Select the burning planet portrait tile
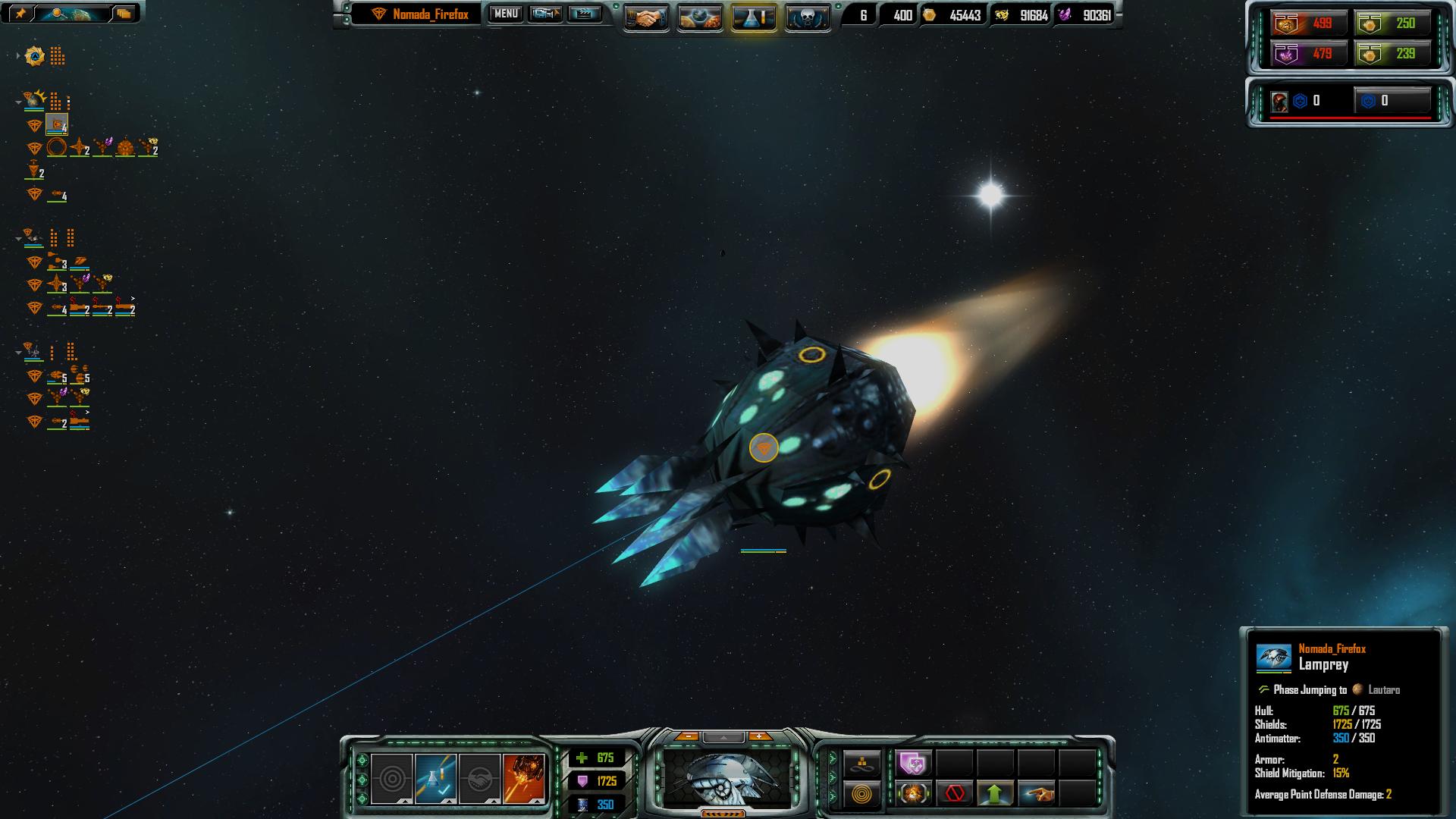 coord(523,778)
